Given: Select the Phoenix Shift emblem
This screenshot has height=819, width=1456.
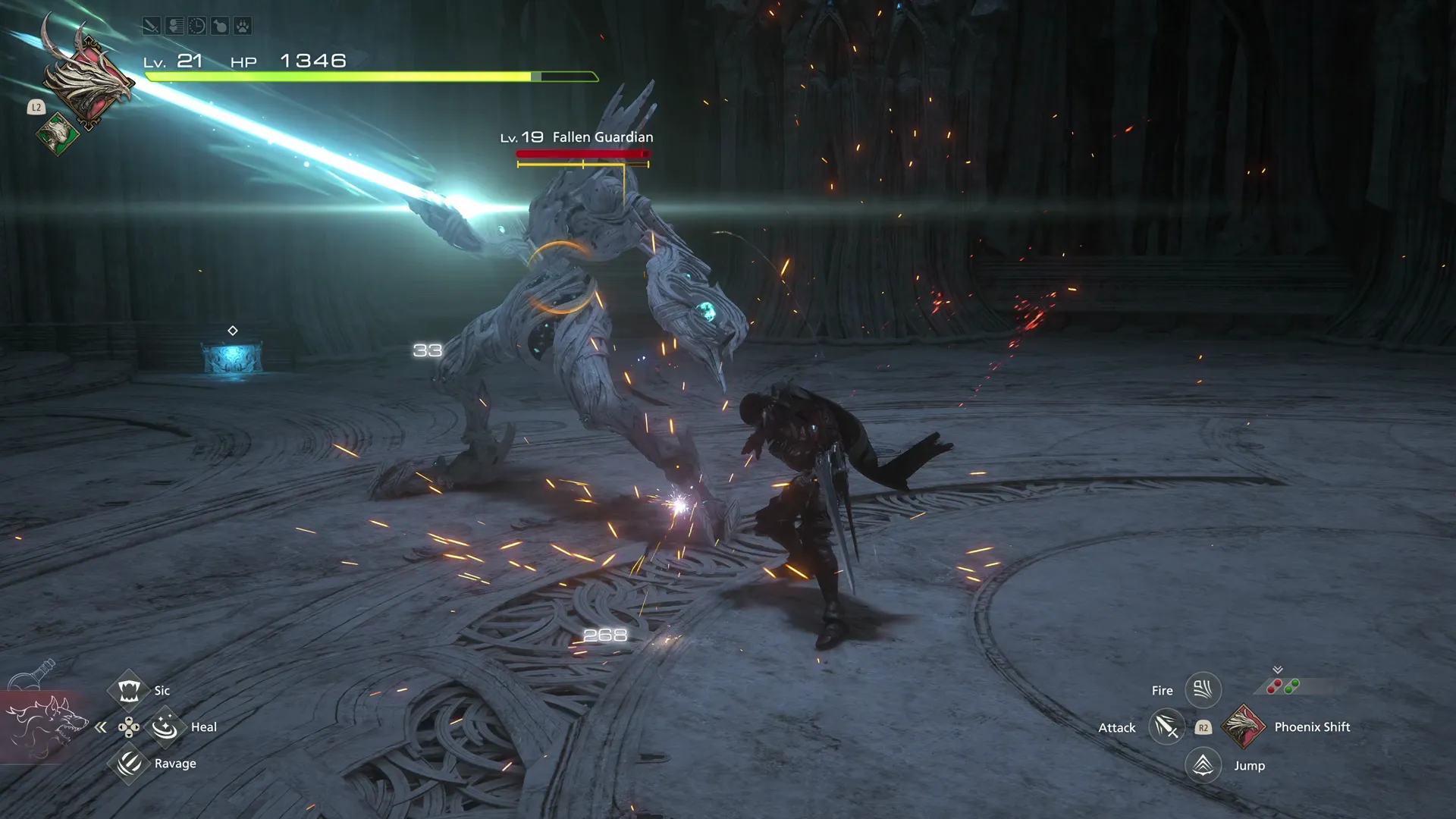Looking at the screenshot, I should coord(1244,726).
